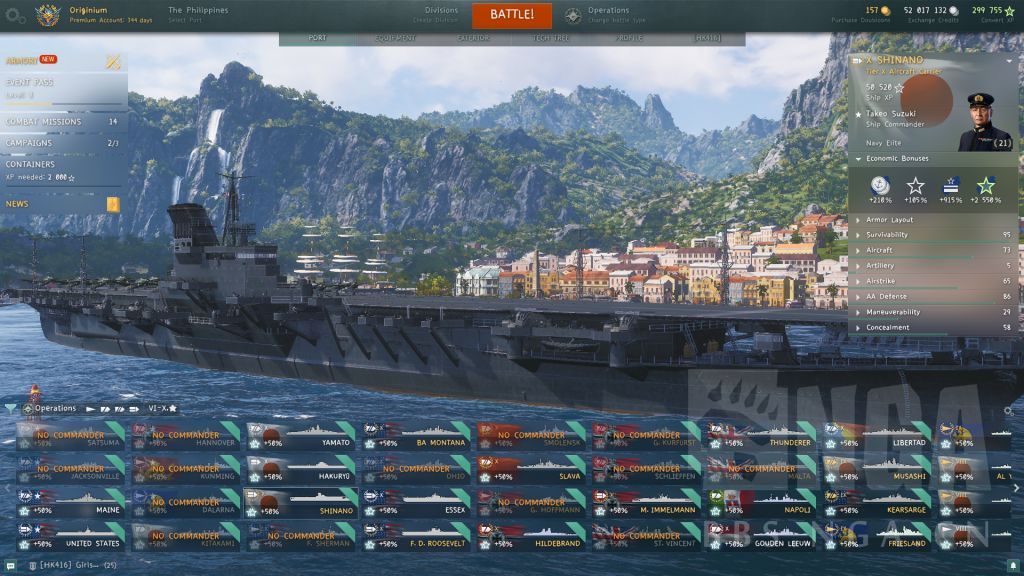Pick the F. D. Roosevelt carrier card
This screenshot has height=576, width=1024.
point(419,538)
